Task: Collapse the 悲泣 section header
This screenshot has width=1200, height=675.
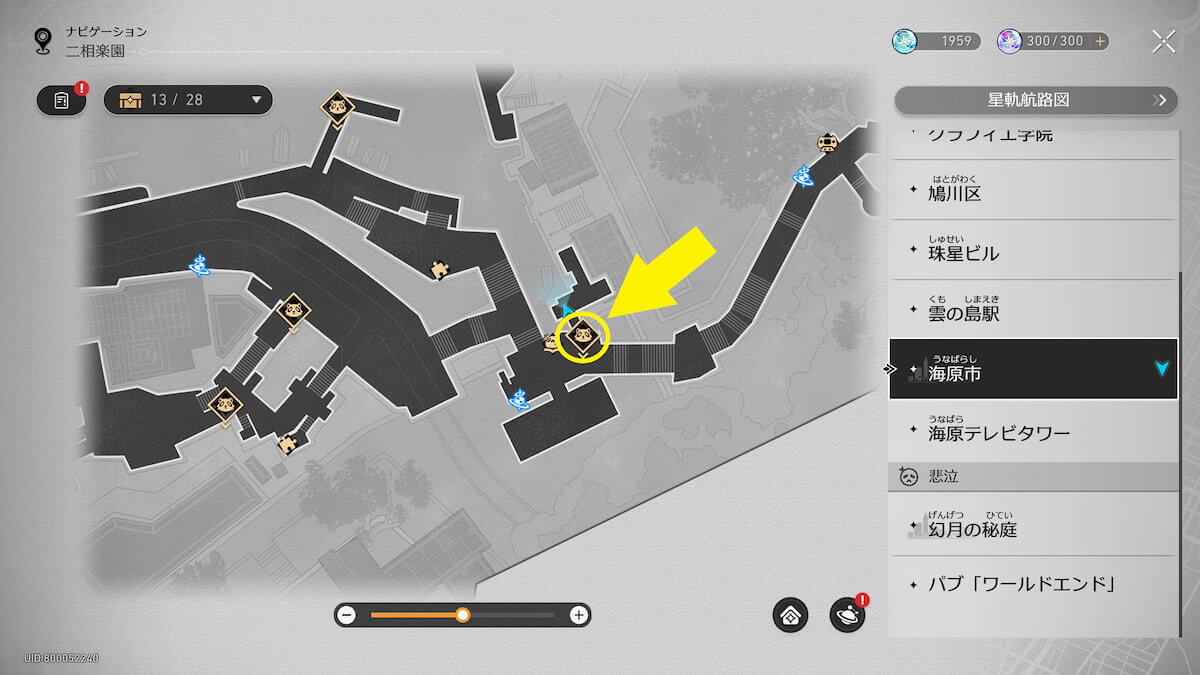Action: (1033, 476)
